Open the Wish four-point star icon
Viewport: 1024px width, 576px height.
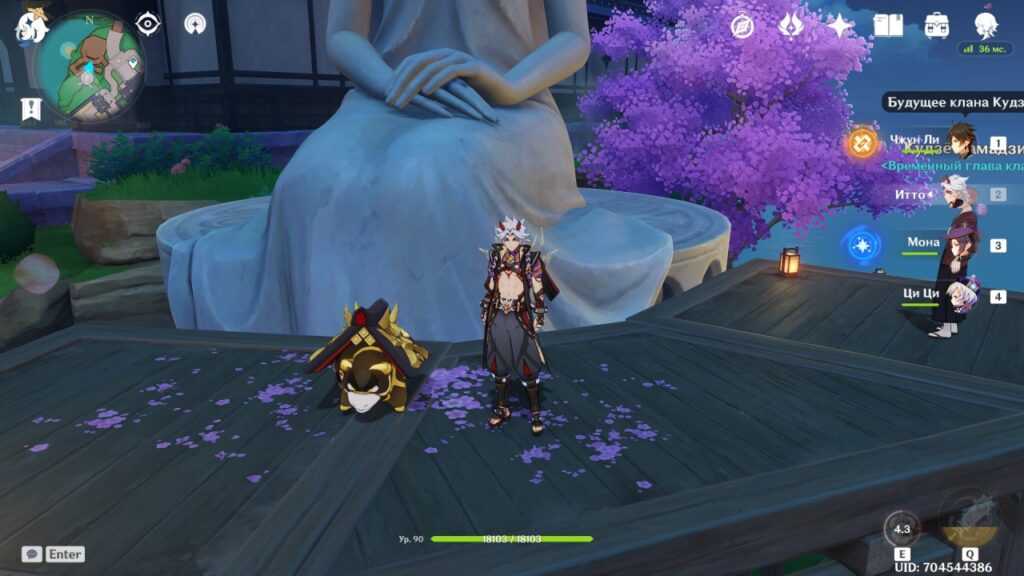[x=839, y=26]
